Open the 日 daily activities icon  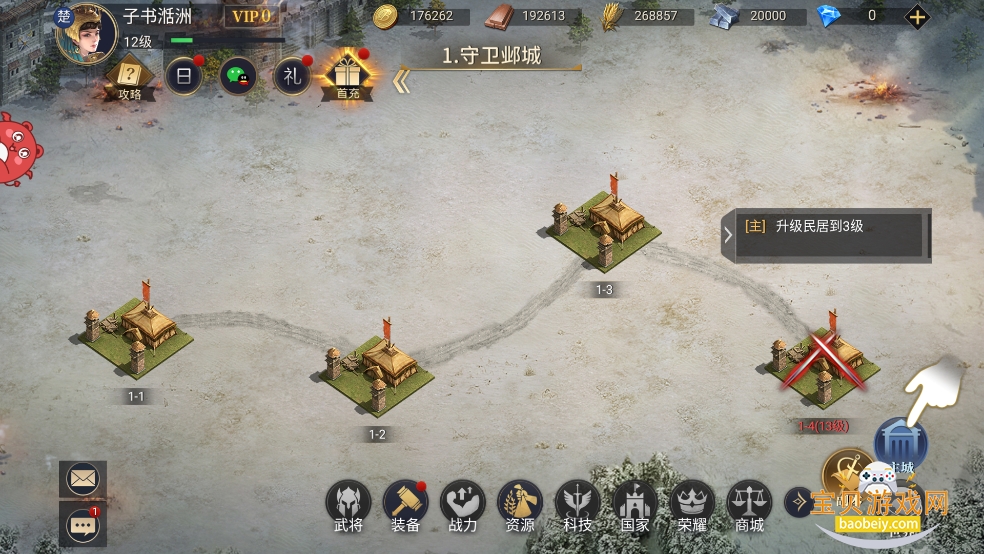click(x=184, y=77)
